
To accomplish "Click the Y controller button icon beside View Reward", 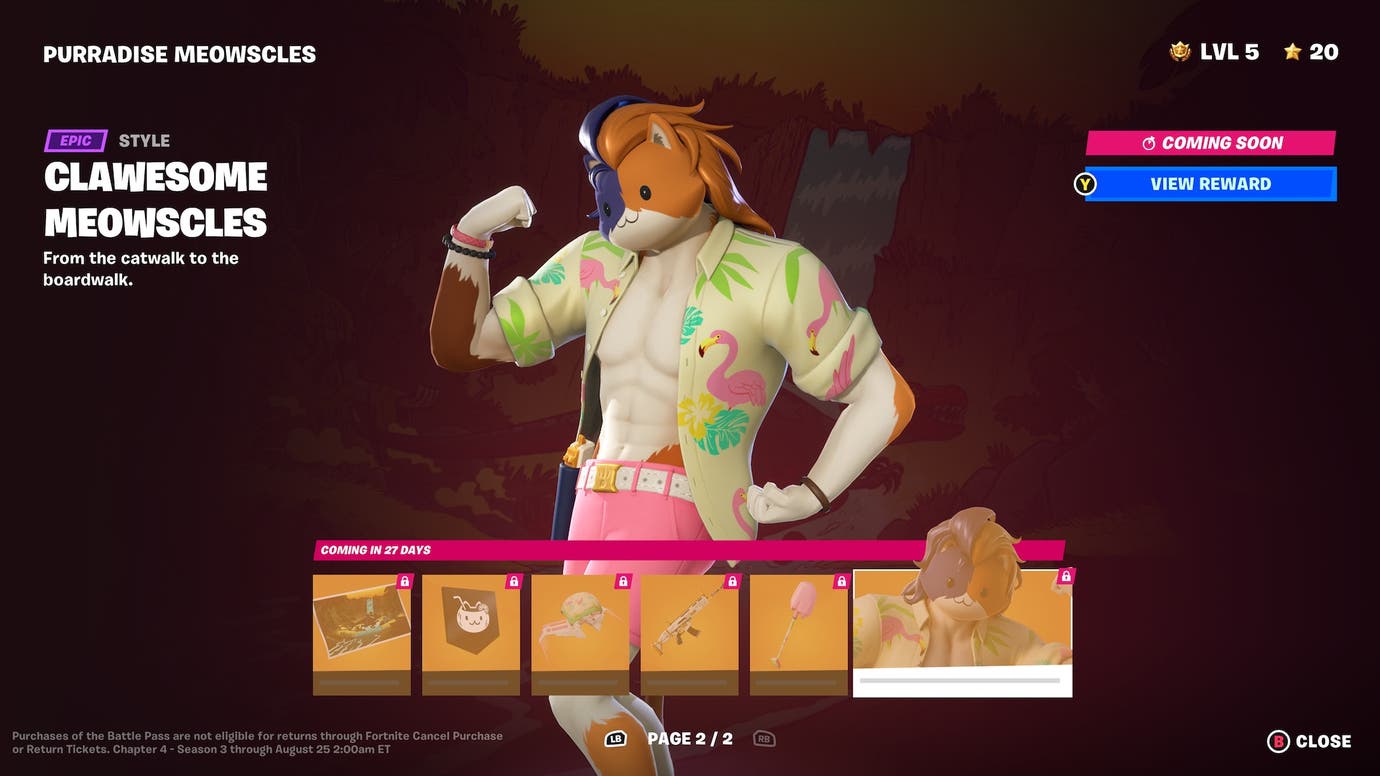I will tap(1085, 184).
